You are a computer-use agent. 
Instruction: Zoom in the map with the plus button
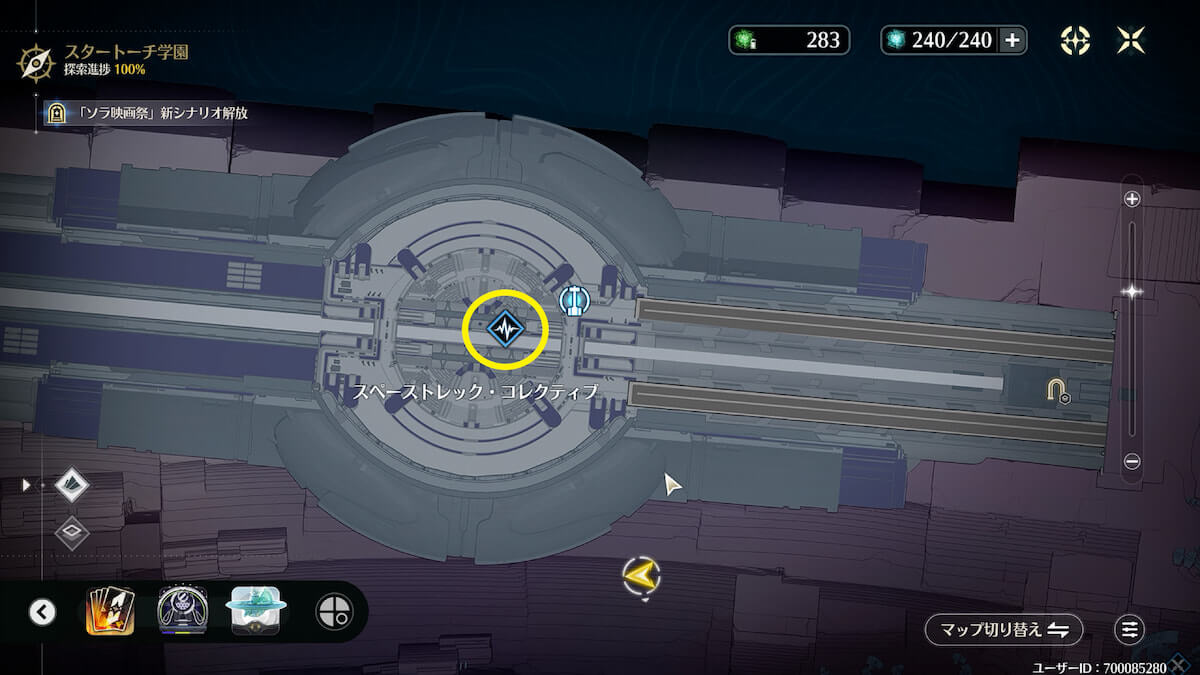pyautogui.click(x=1132, y=199)
